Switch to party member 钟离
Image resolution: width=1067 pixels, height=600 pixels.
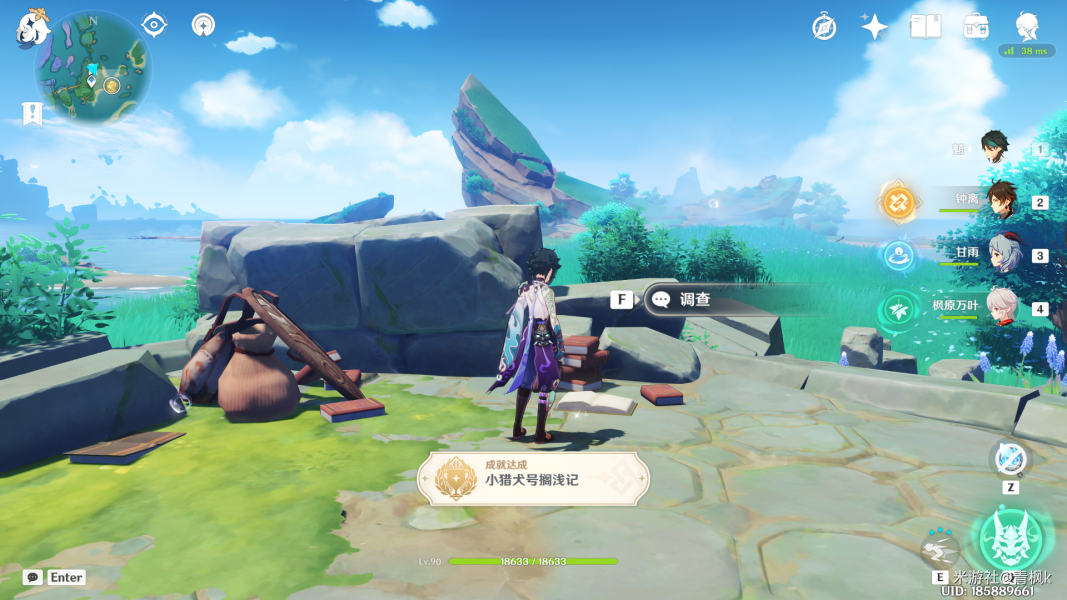(1000, 200)
